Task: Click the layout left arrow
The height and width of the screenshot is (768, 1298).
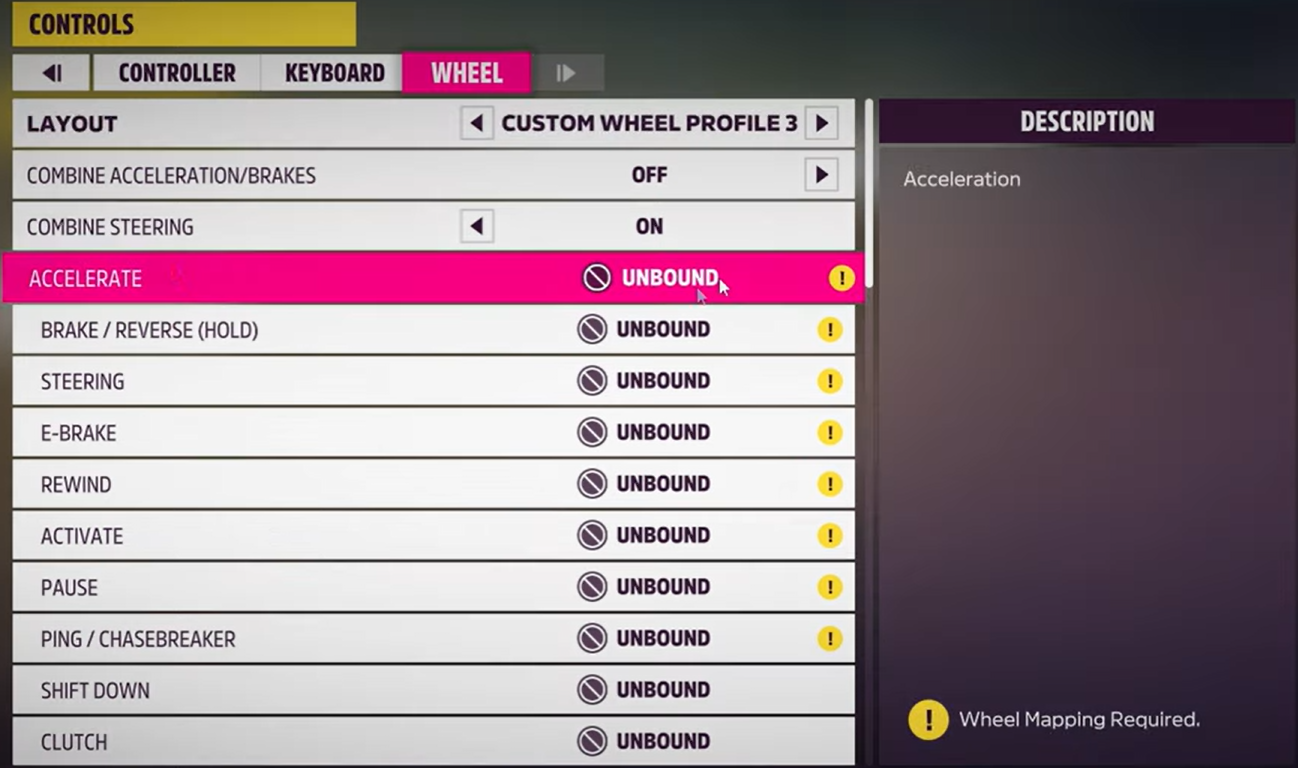Action: [477, 124]
